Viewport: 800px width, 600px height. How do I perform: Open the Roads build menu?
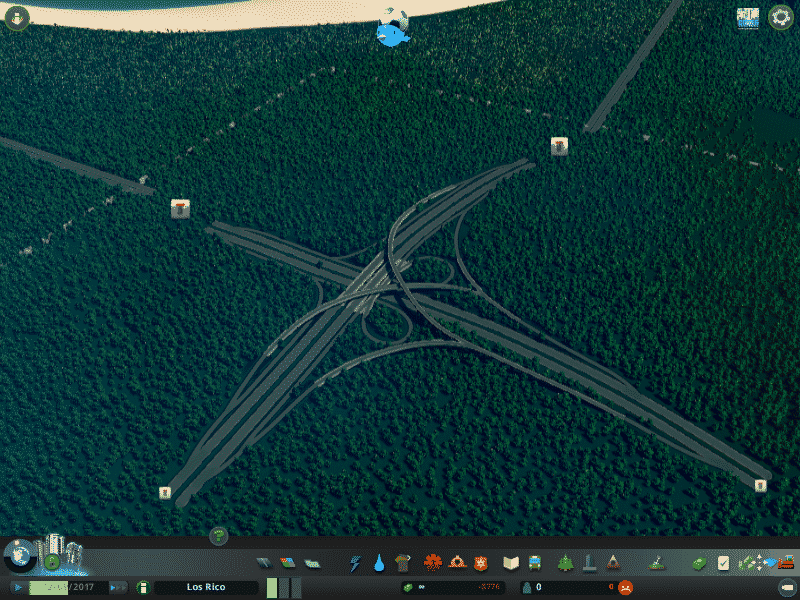tap(264, 563)
